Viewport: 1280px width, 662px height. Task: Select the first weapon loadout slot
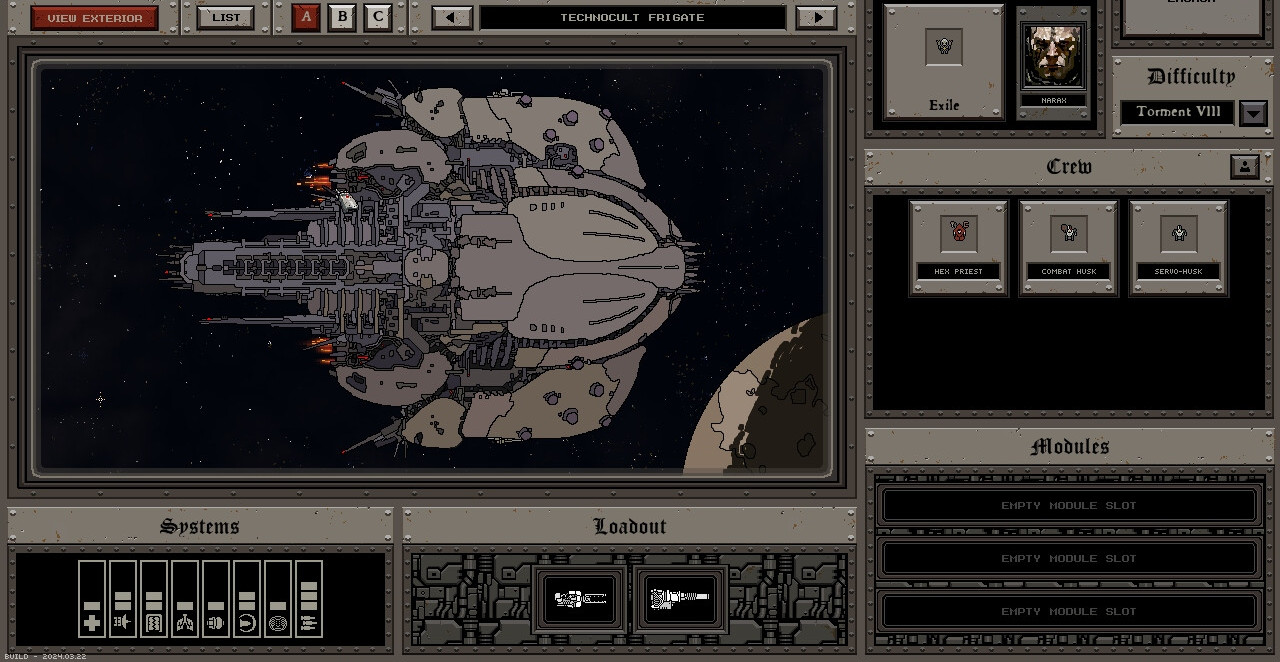coord(581,598)
